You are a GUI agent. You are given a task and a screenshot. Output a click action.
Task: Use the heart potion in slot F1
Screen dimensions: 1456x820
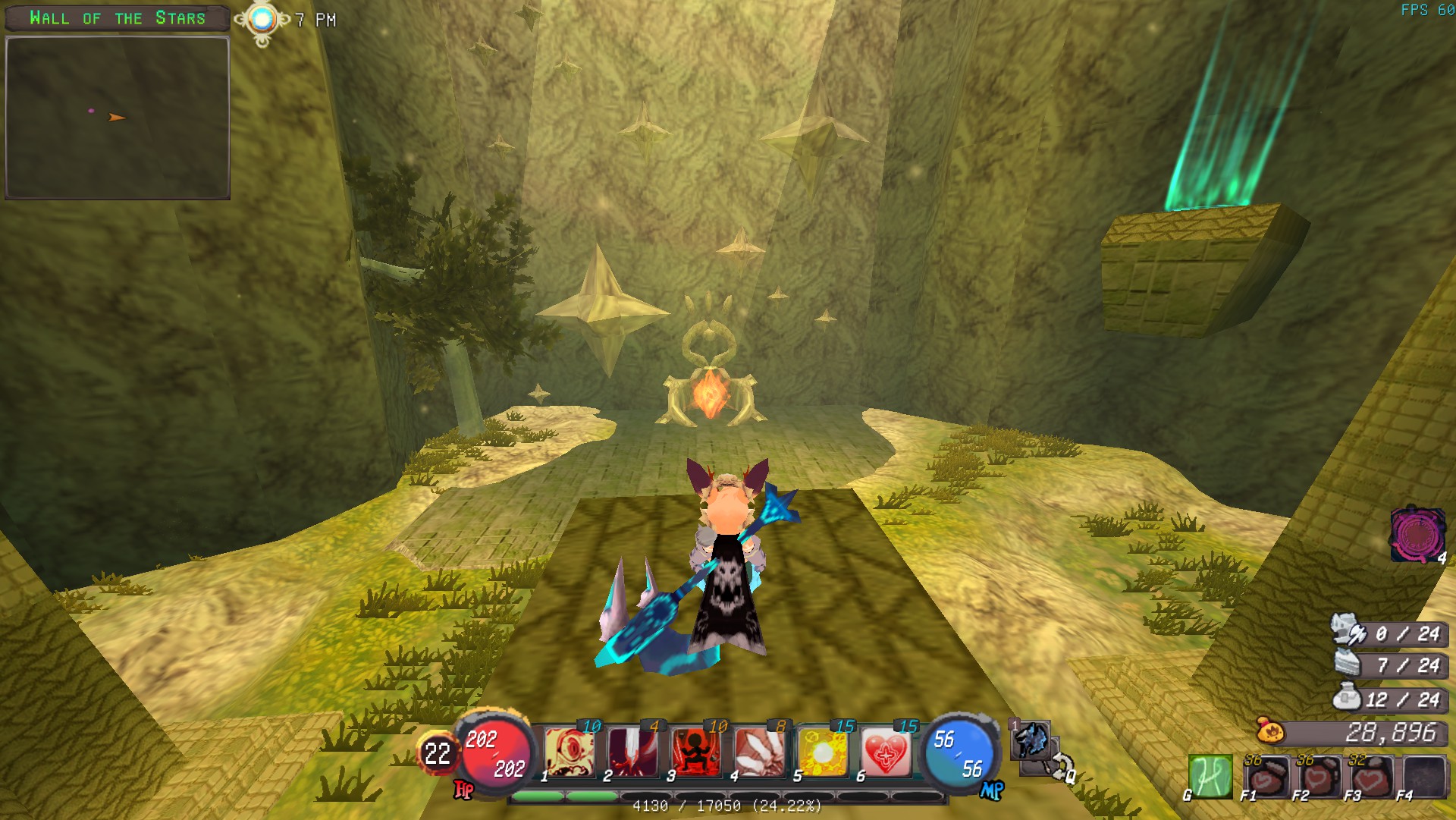click(1266, 776)
